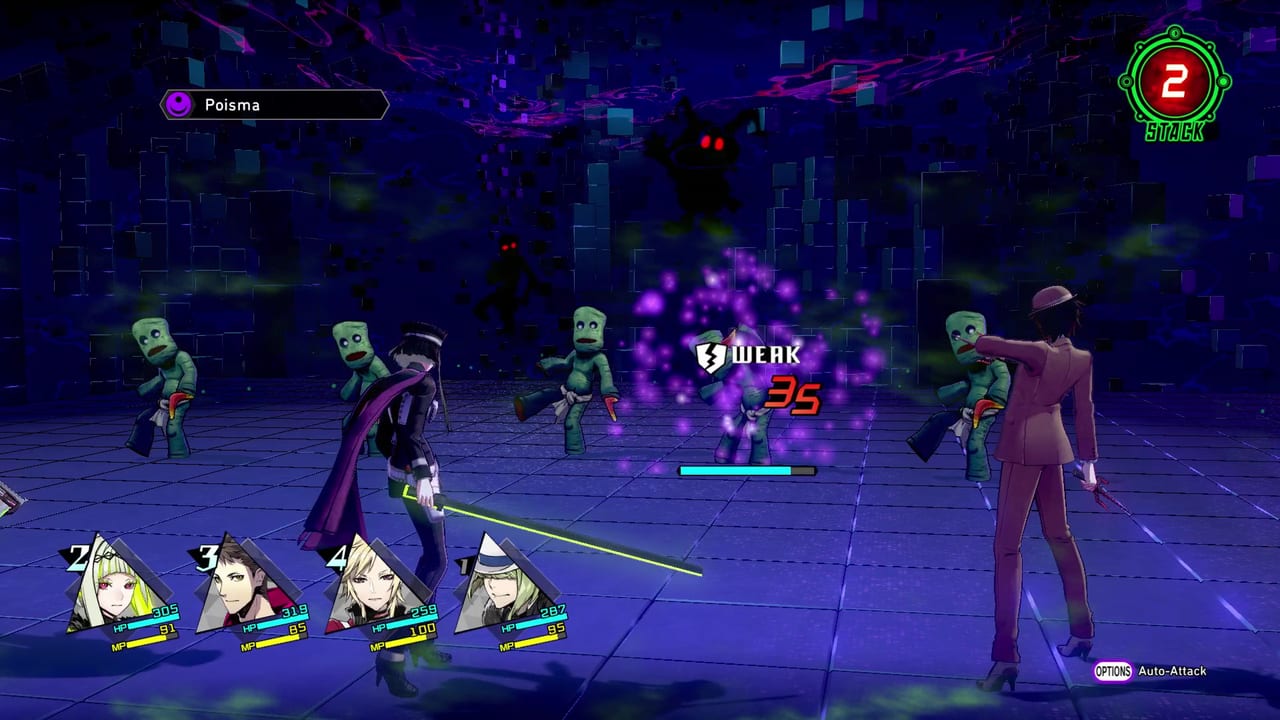Image resolution: width=1280 pixels, height=720 pixels.
Task: Click the targeted enemy's cyan HP bar
Action: pos(748,468)
